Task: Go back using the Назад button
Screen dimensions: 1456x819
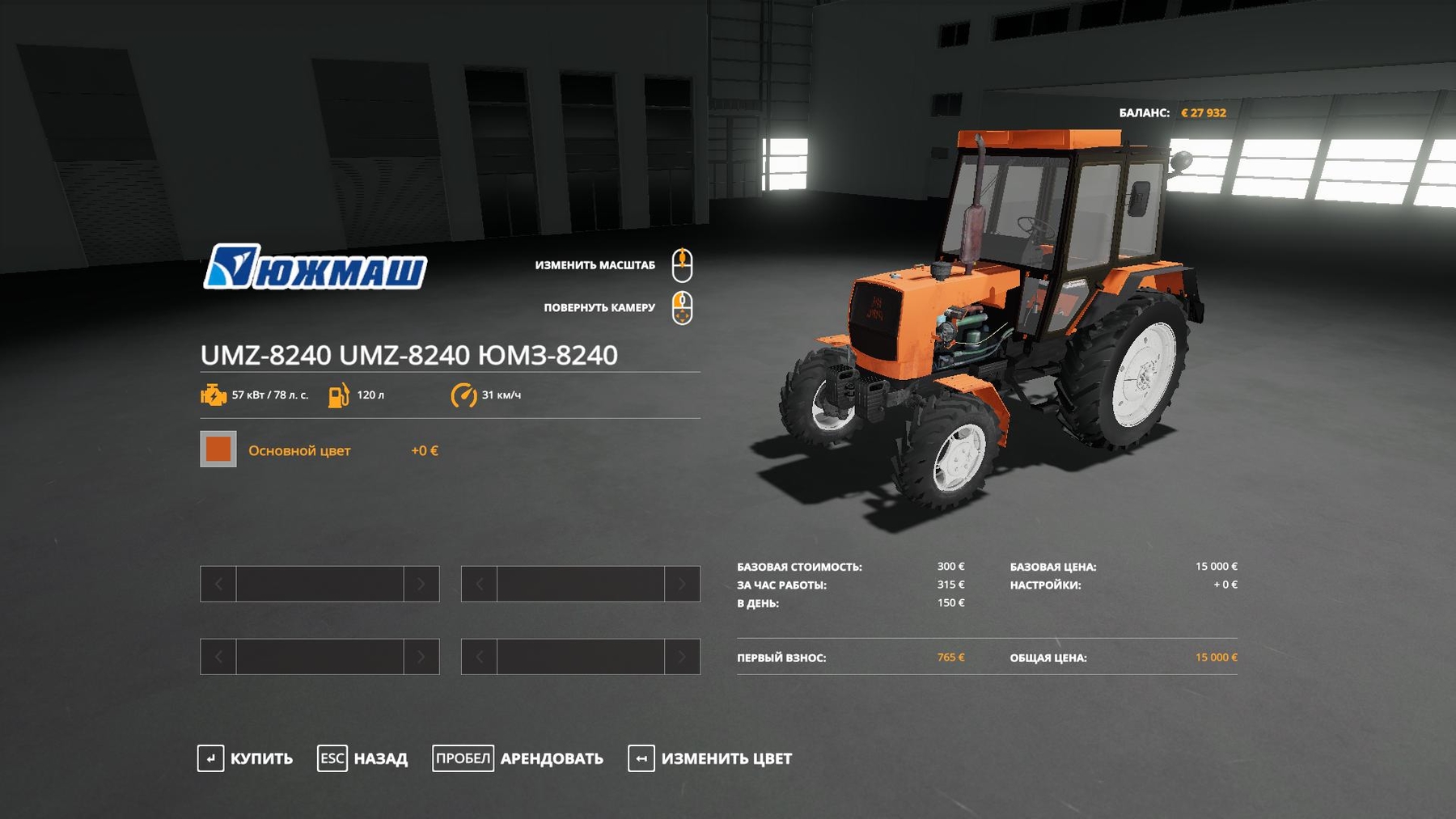Action: pyautogui.click(x=363, y=758)
